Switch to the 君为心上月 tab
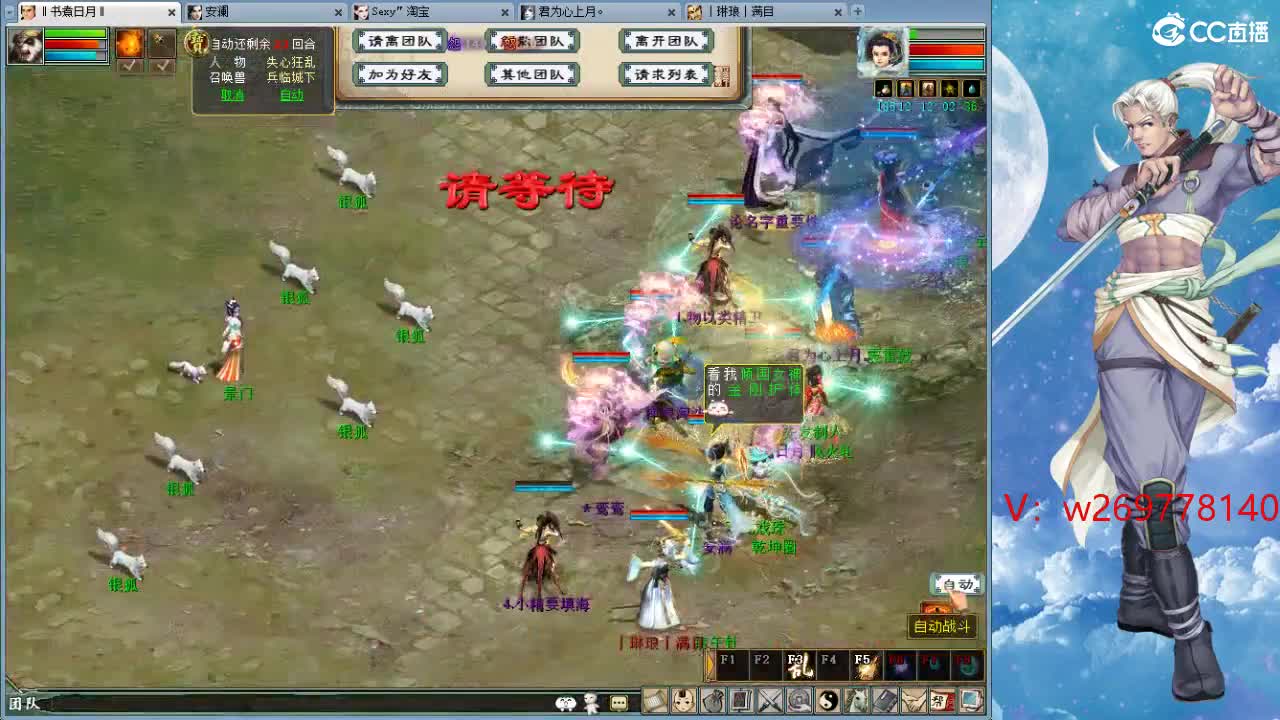 tap(570, 12)
